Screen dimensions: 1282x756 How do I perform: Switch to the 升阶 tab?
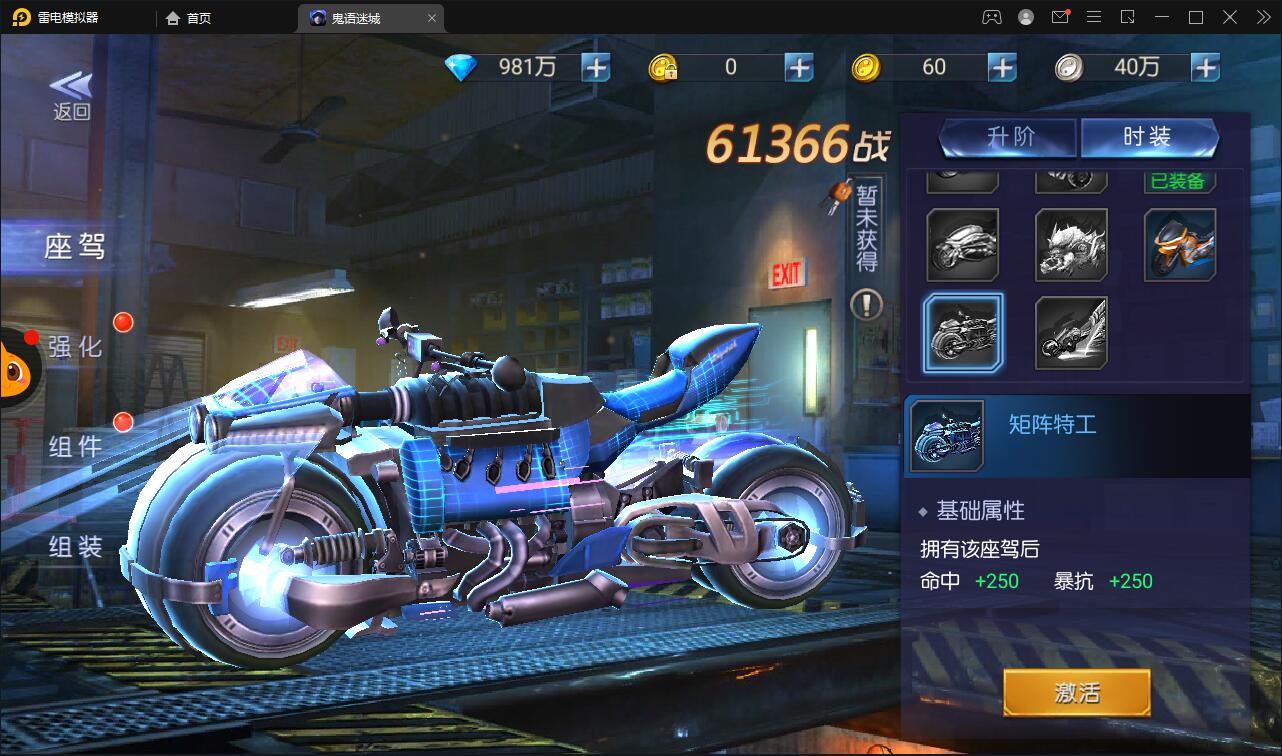tap(1008, 137)
